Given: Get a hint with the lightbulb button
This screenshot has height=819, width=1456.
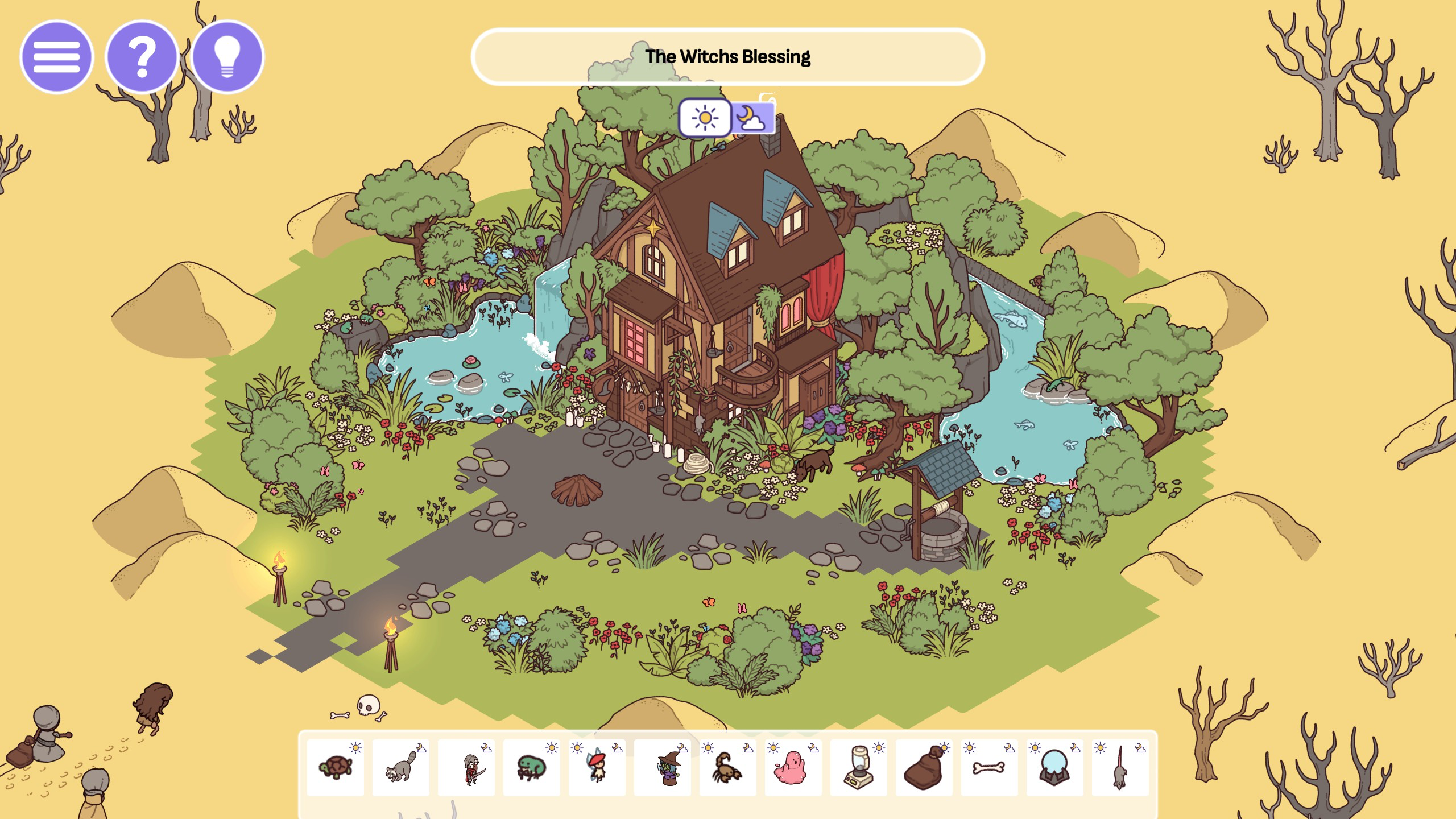Looking at the screenshot, I should 227,57.
